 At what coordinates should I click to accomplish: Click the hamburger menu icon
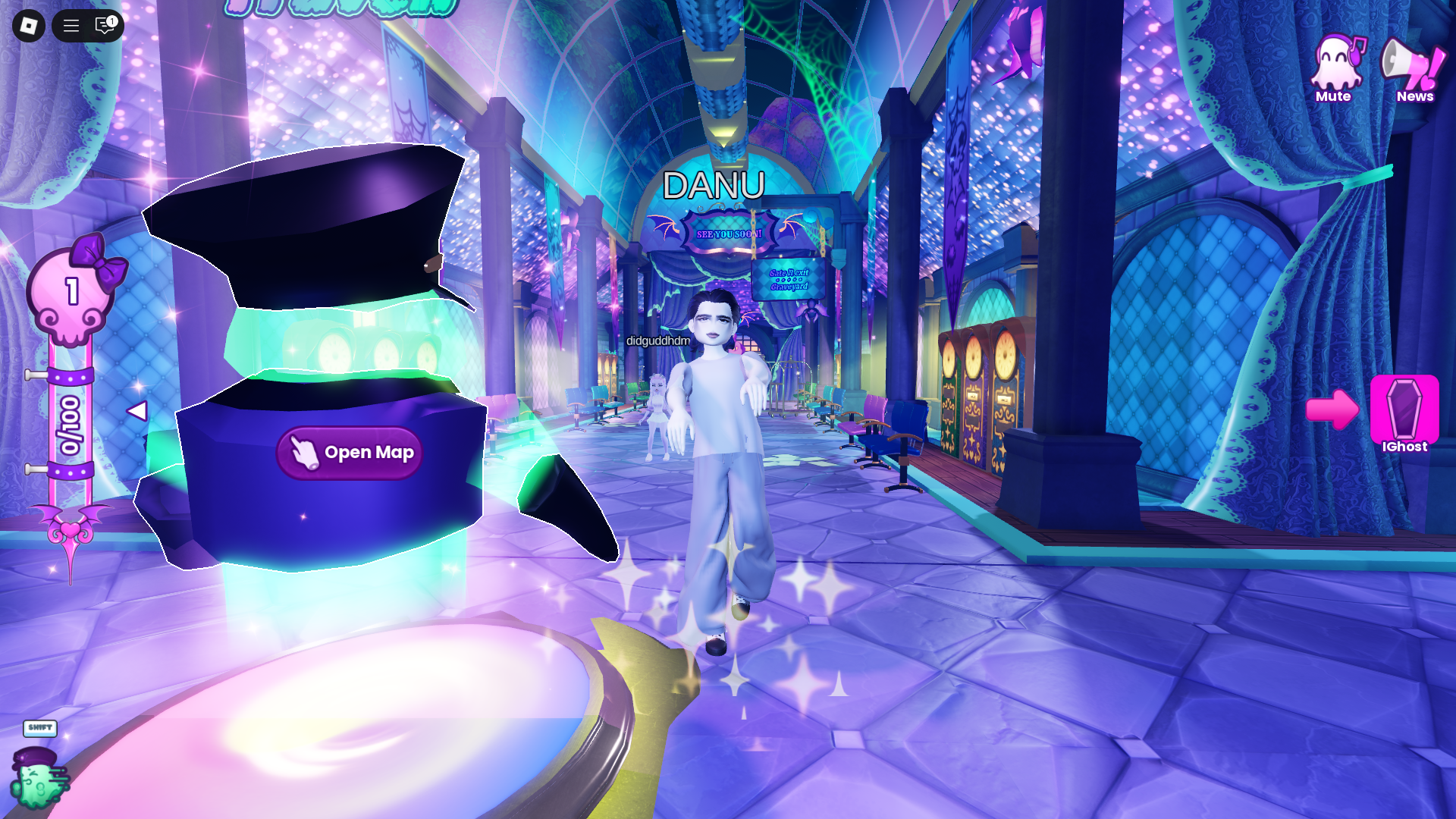[x=70, y=26]
